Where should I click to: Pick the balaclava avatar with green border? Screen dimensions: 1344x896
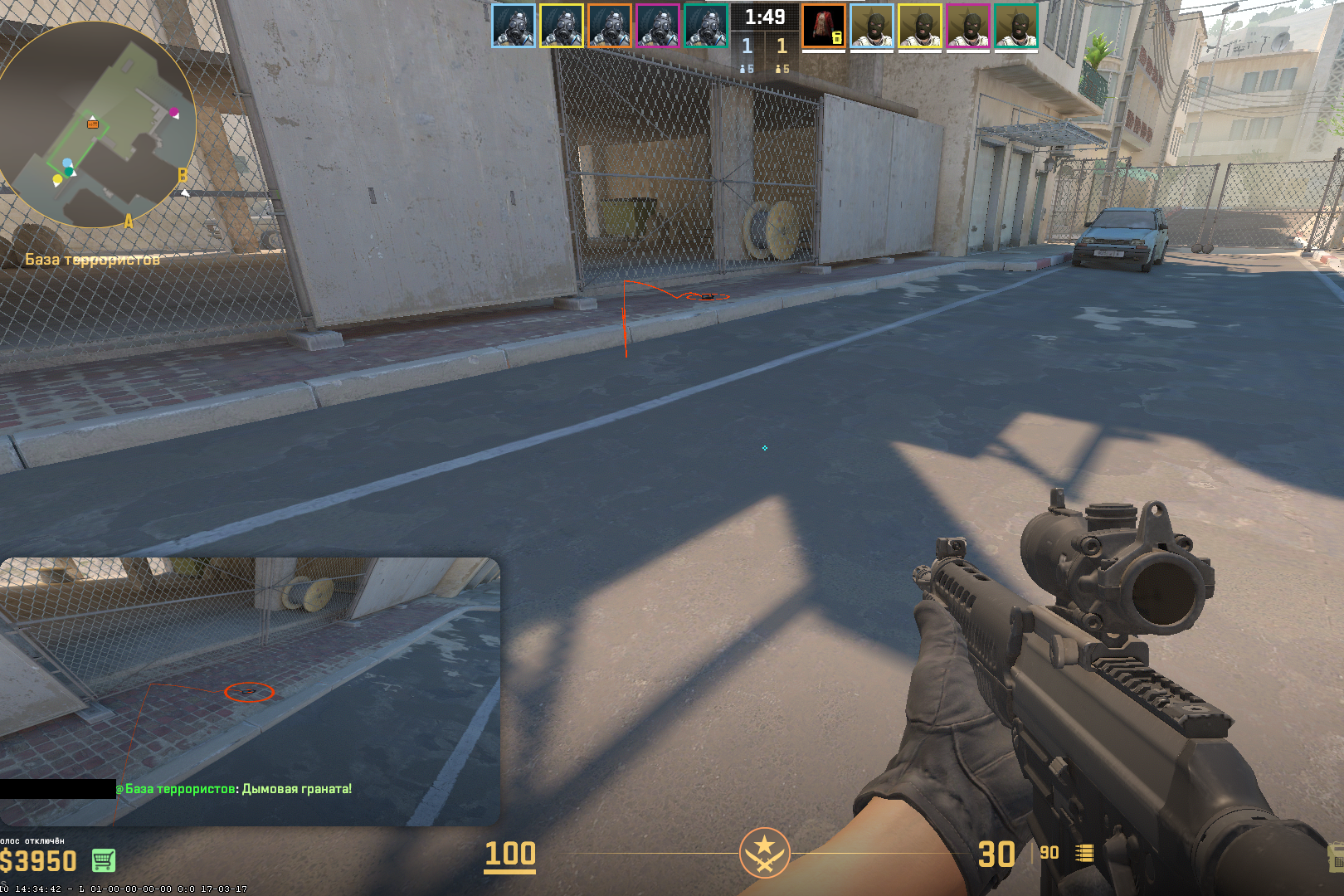(x=1015, y=26)
